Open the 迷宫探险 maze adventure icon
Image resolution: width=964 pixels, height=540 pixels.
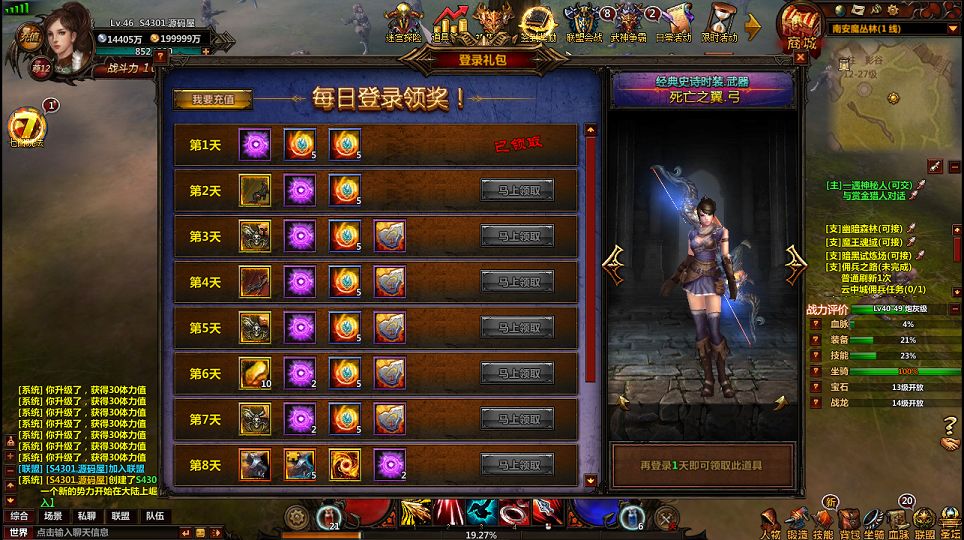[405, 22]
